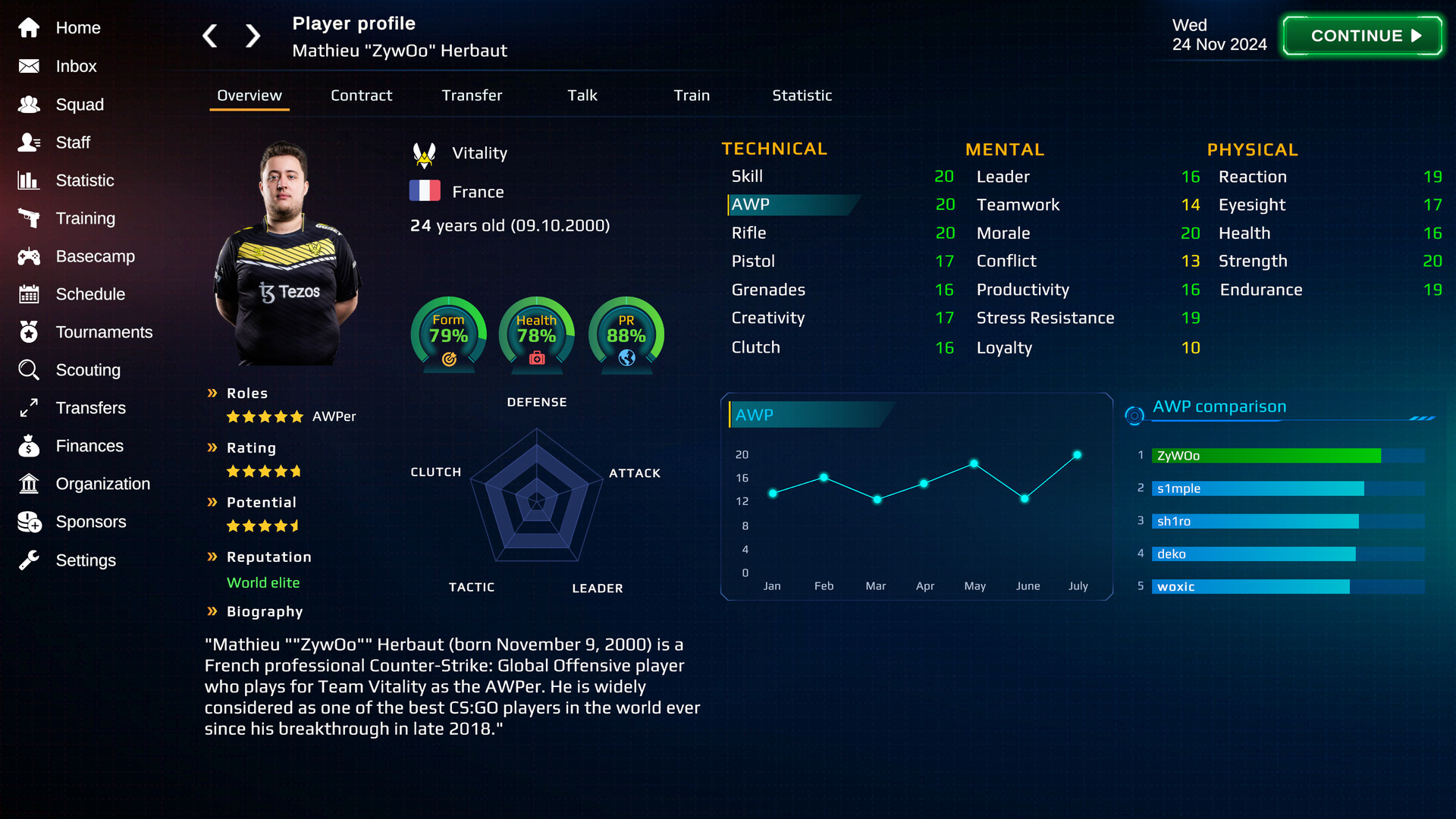This screenshot has height=819, width=1456.
Task: Click the Schedule calendar icon
Action: tap(29, 294)
